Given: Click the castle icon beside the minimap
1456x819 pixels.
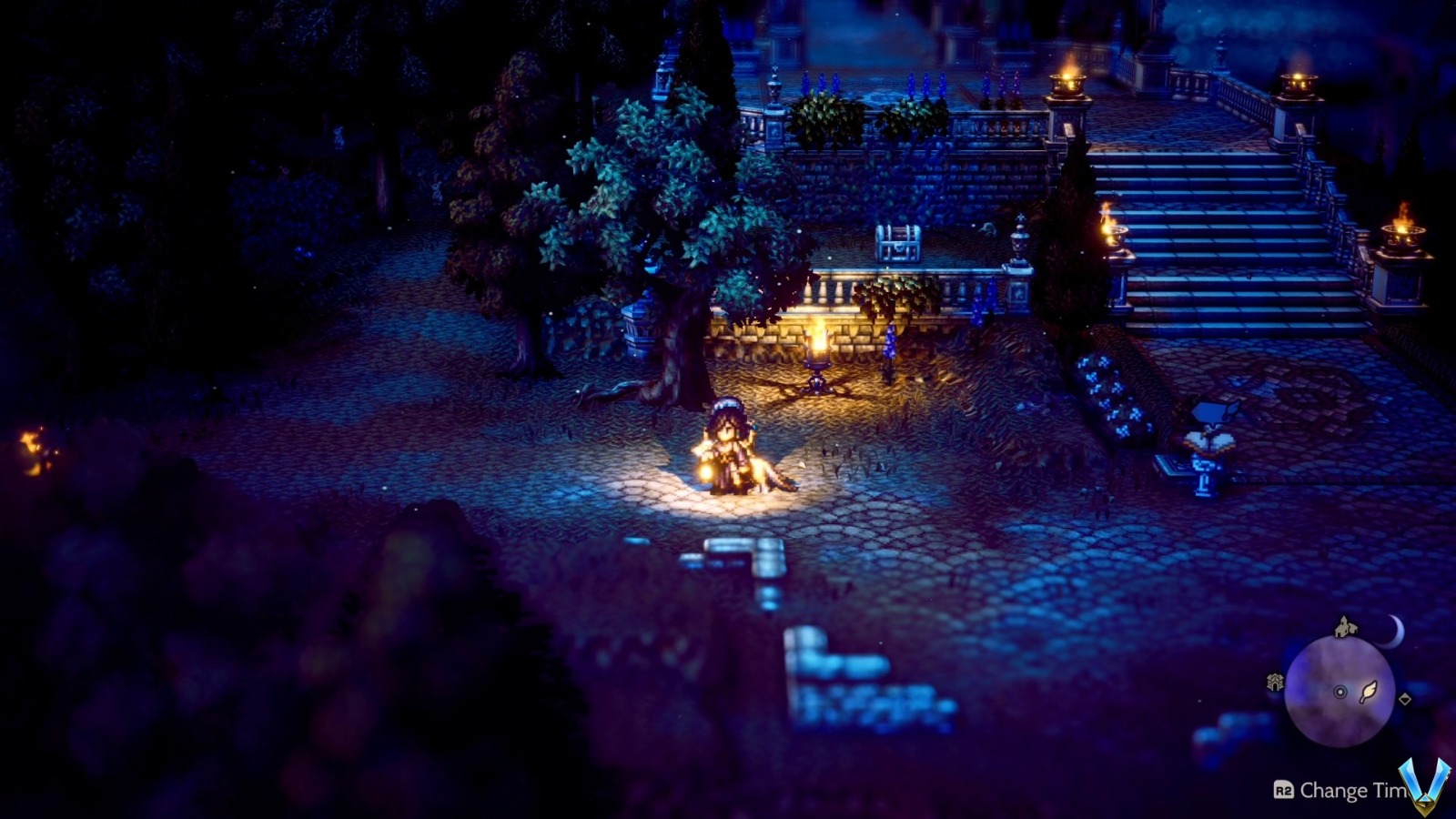Looking at the screenshot, I should (x=1276, y=680).
